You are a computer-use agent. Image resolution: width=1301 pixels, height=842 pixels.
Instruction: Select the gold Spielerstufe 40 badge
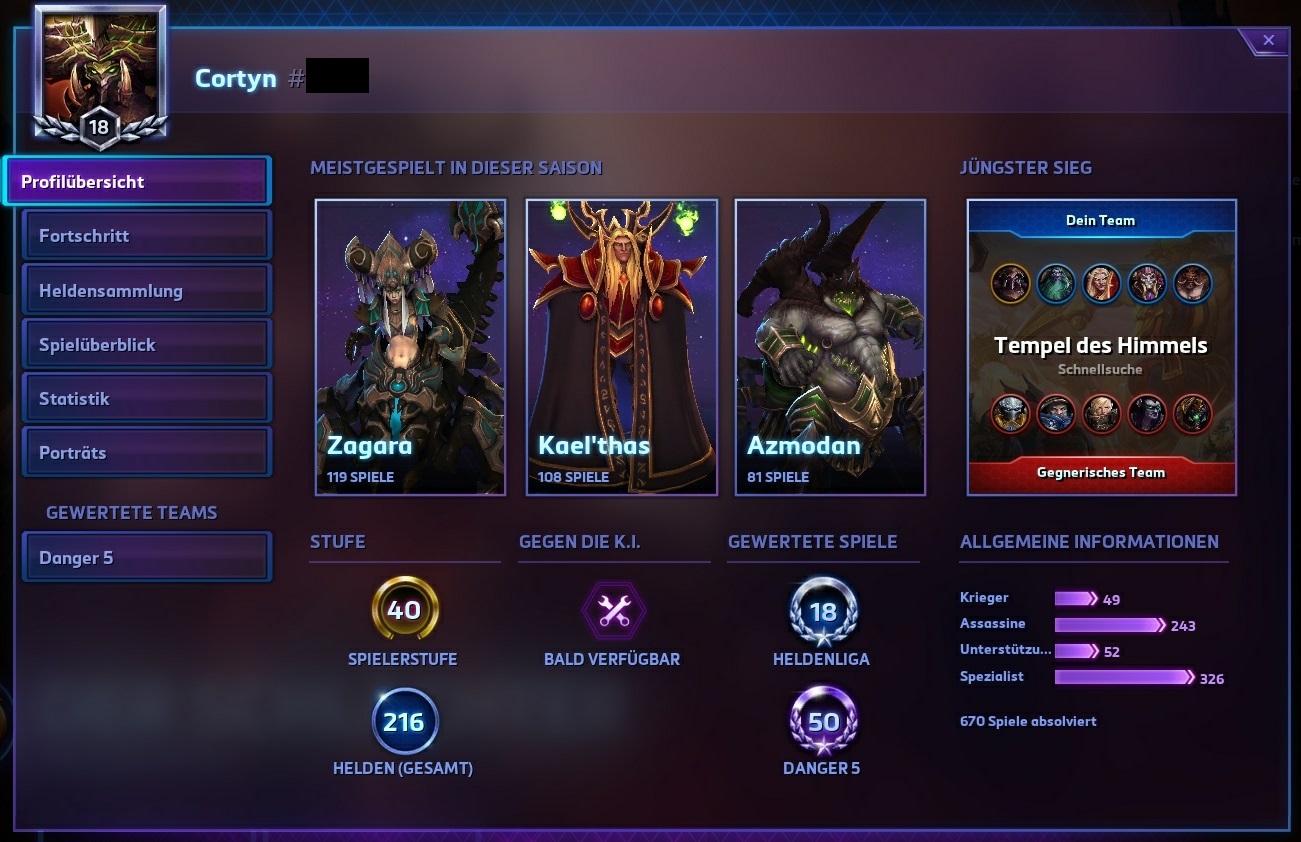(404, 610)
